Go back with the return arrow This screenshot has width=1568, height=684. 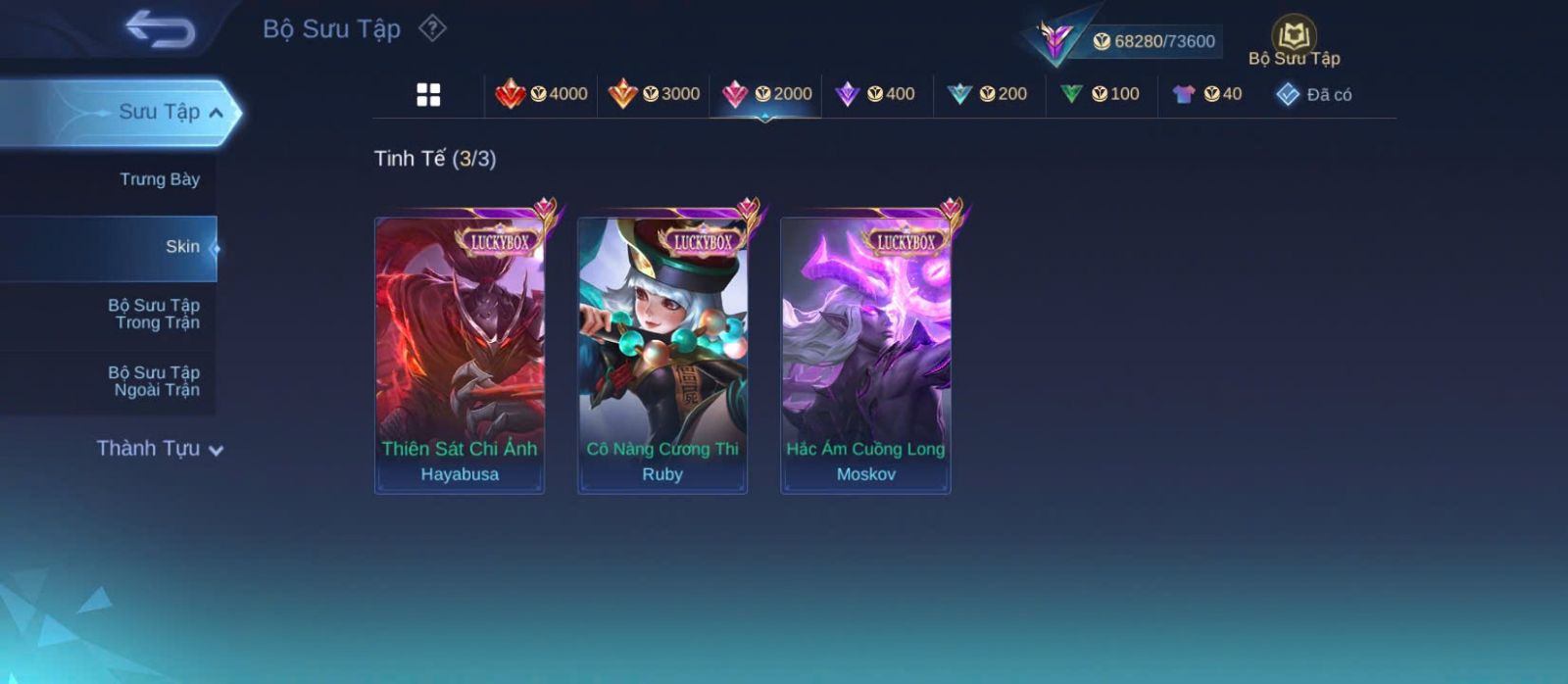[160, 29]
